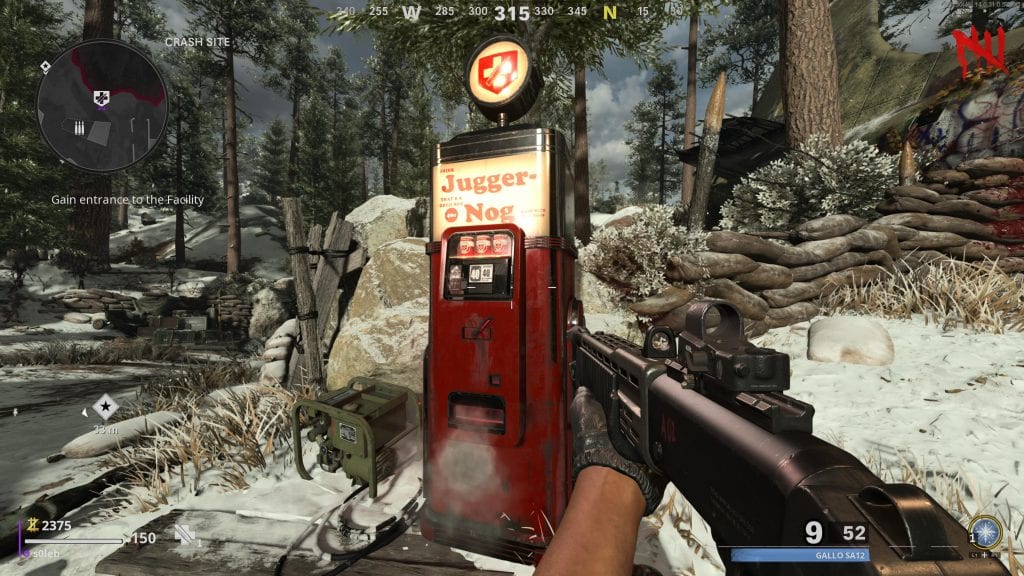Use the crossed stim equipment icon

(x=185, y=534)
